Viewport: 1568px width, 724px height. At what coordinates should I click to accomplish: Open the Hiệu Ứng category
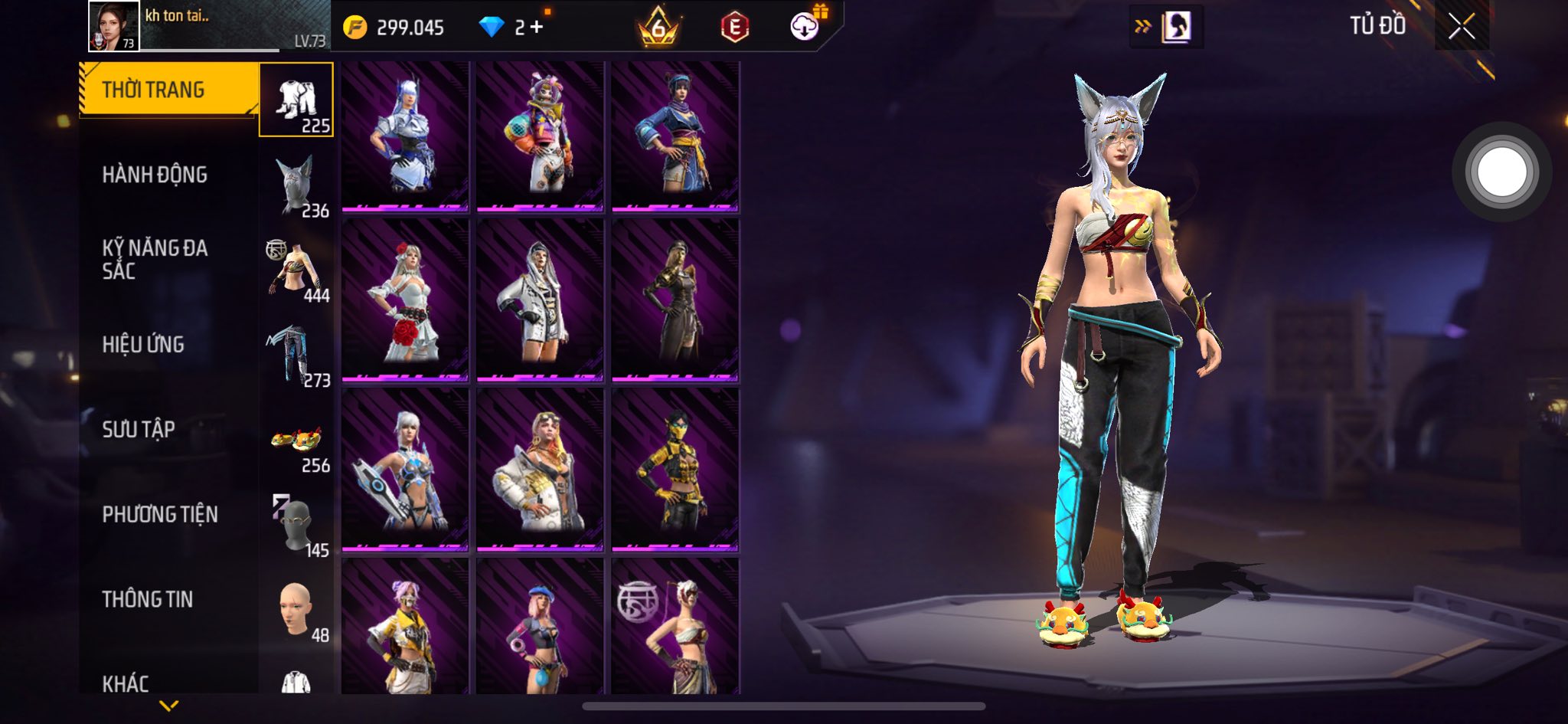coord(143,345)
